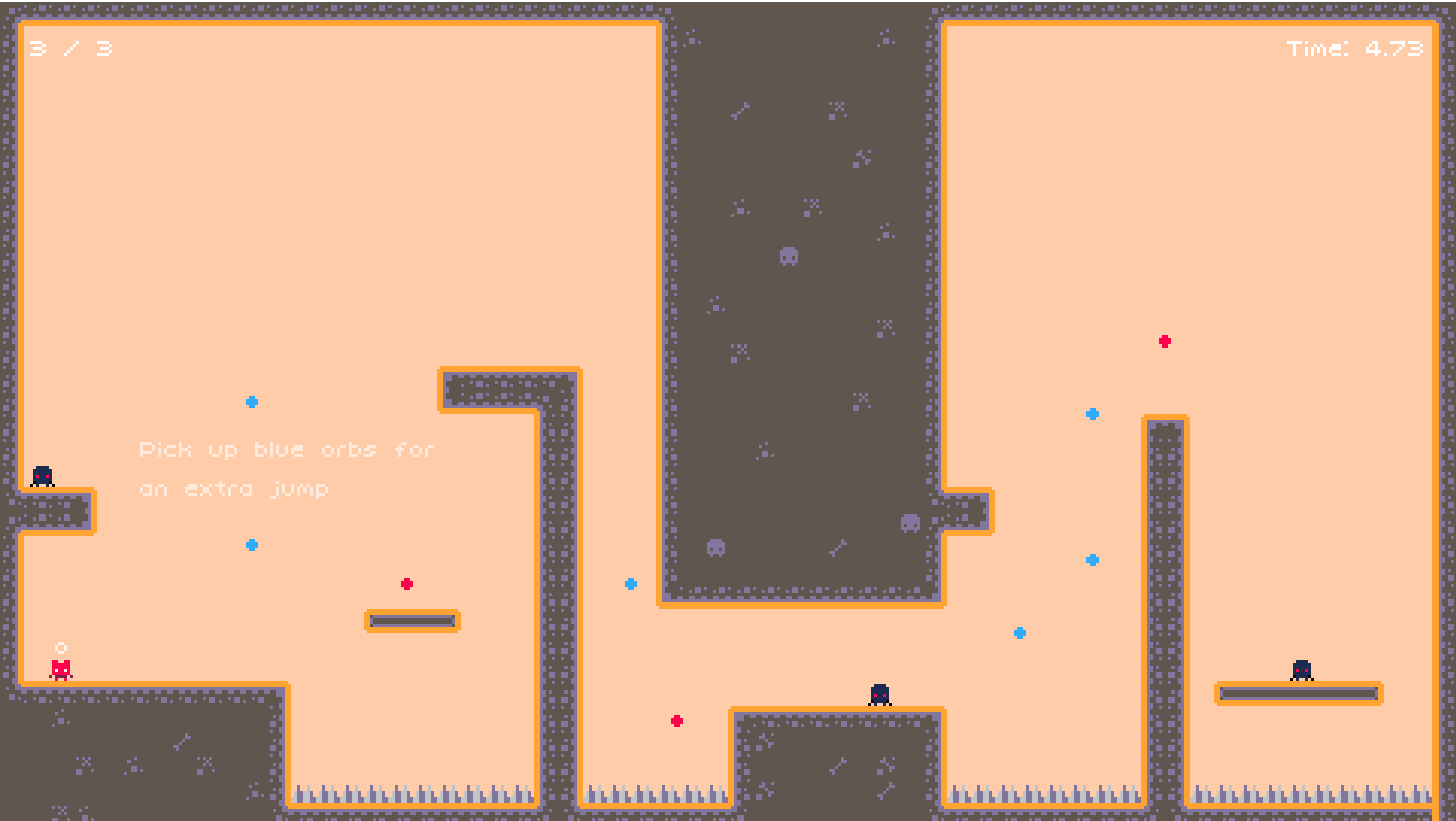Click the enemy standing on the center pillar
Screen dimensions: 1456x821
[879, 695]
